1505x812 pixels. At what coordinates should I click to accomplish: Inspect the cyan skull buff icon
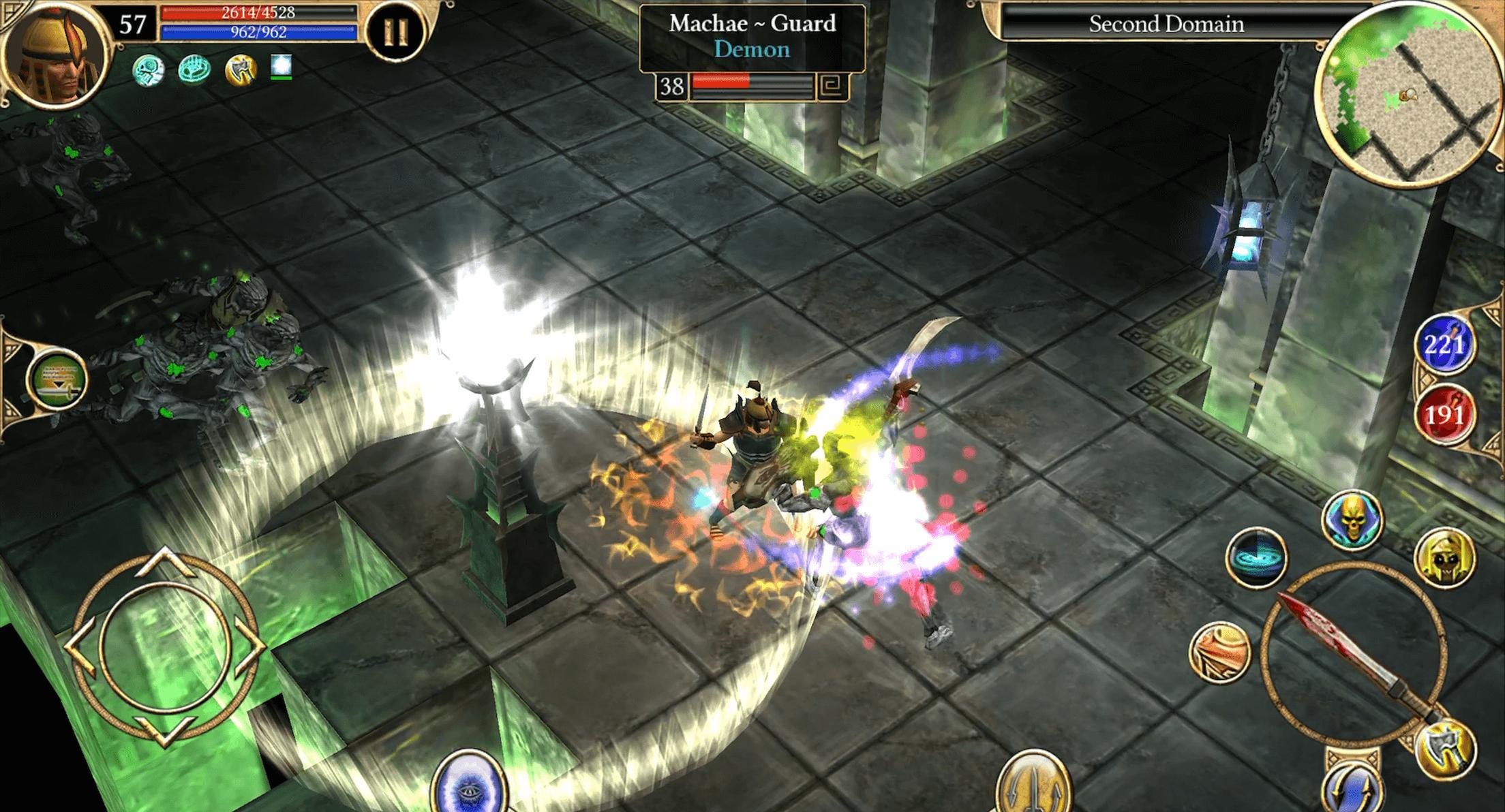click(x=148, y=69)
